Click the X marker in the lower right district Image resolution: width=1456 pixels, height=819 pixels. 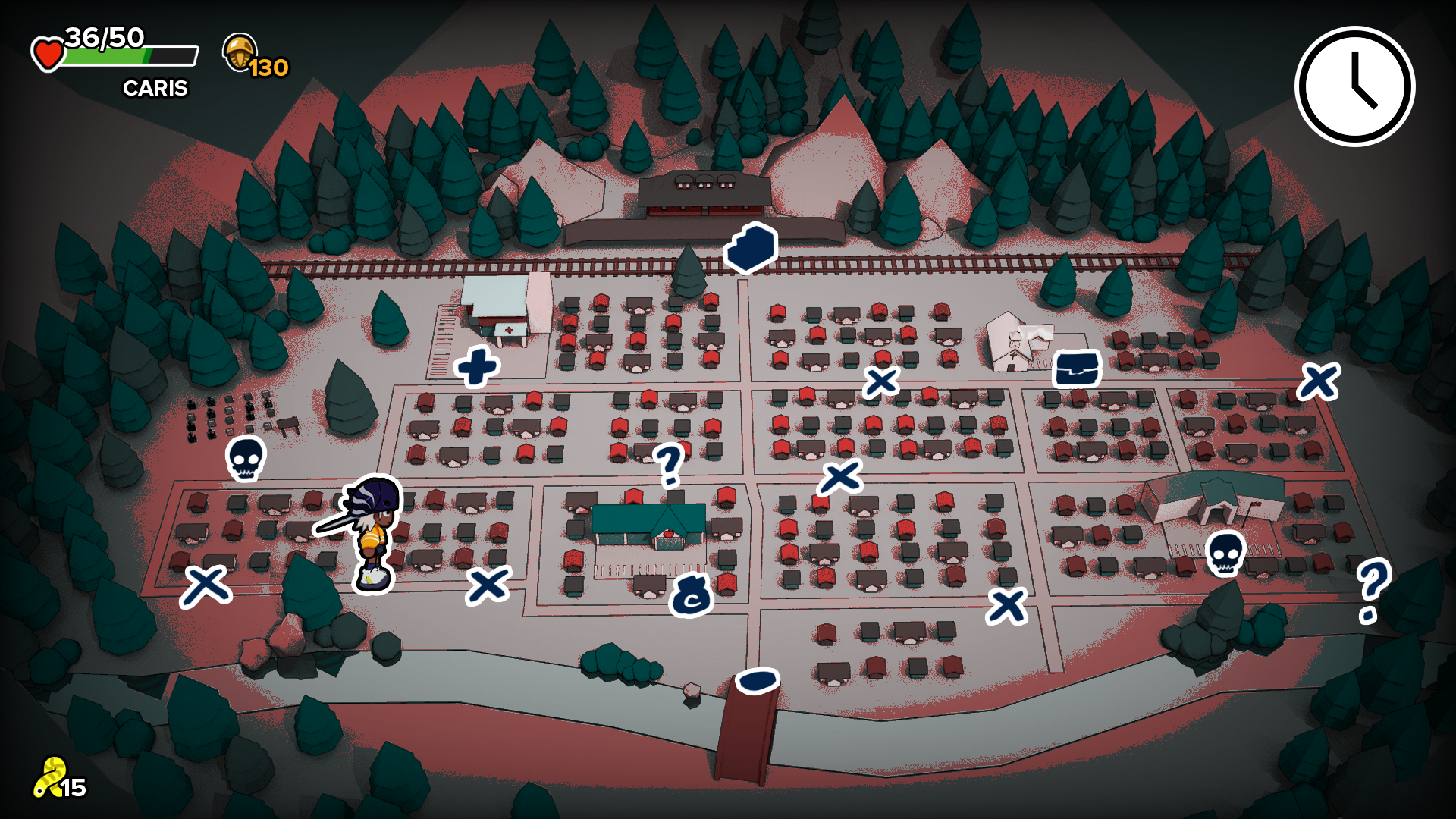[x=1009, y=605]
